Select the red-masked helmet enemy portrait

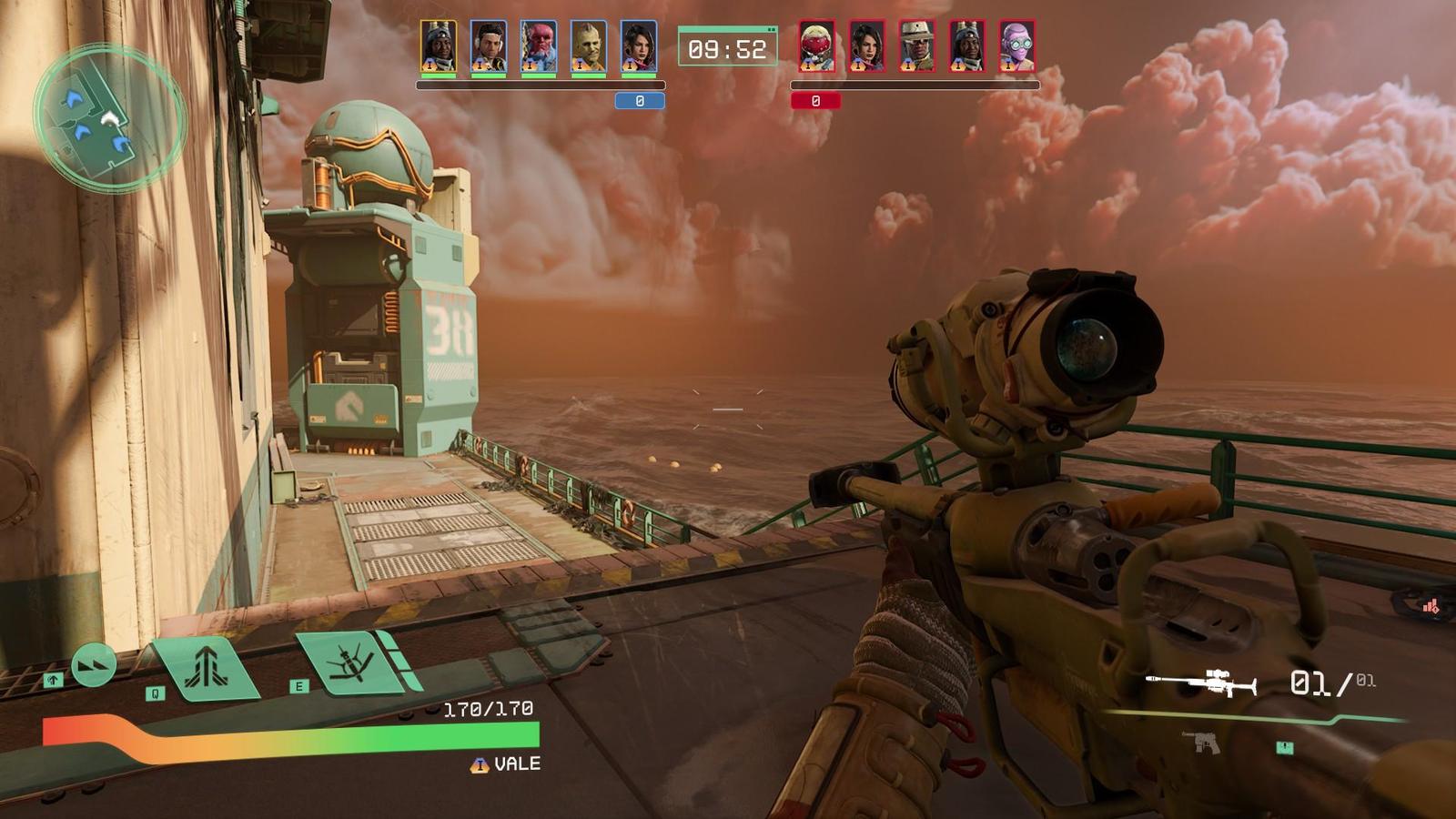pyautogui.click(x=816, y=46)
